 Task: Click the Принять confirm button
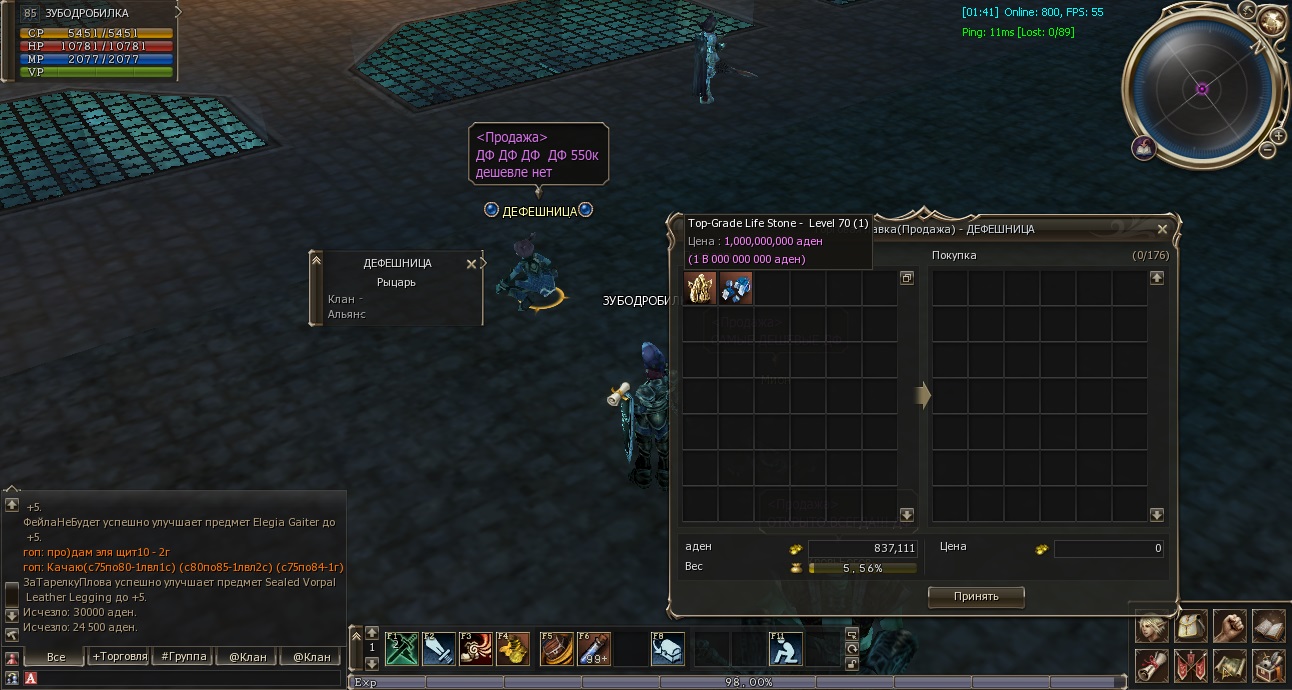click(976, 596)
